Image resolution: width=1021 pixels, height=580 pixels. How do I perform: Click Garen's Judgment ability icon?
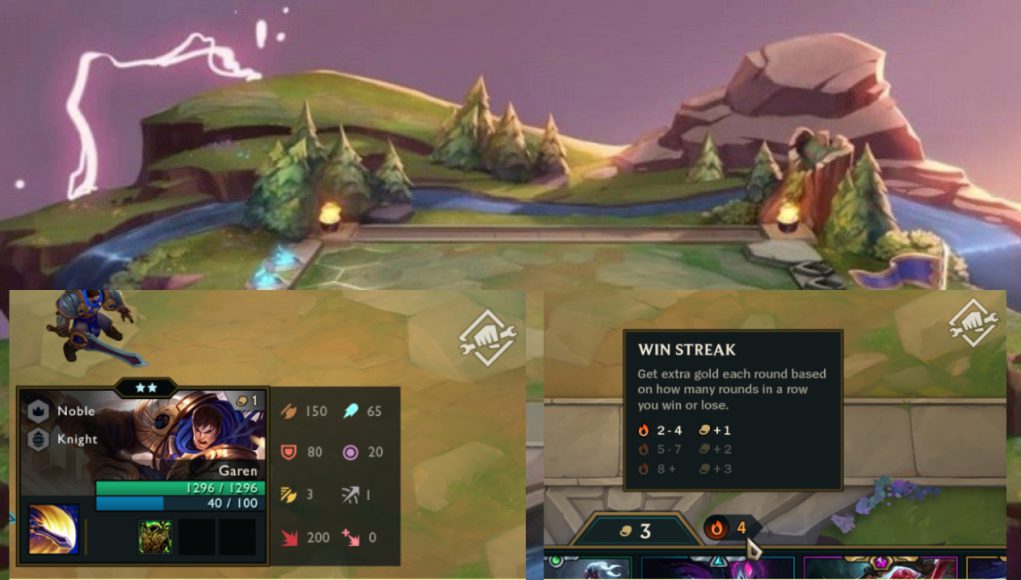53,530
